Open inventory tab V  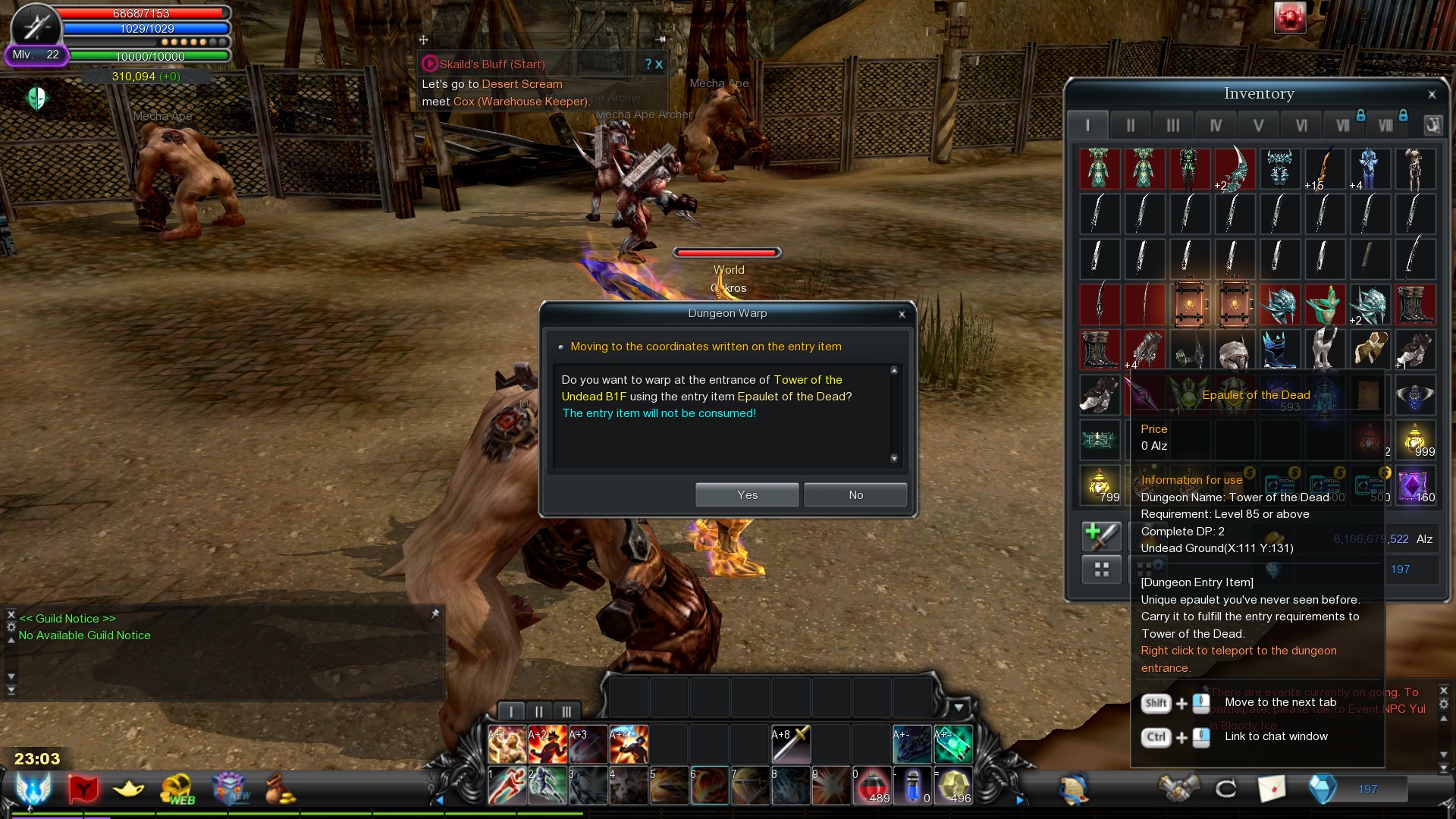[1258, 125]
